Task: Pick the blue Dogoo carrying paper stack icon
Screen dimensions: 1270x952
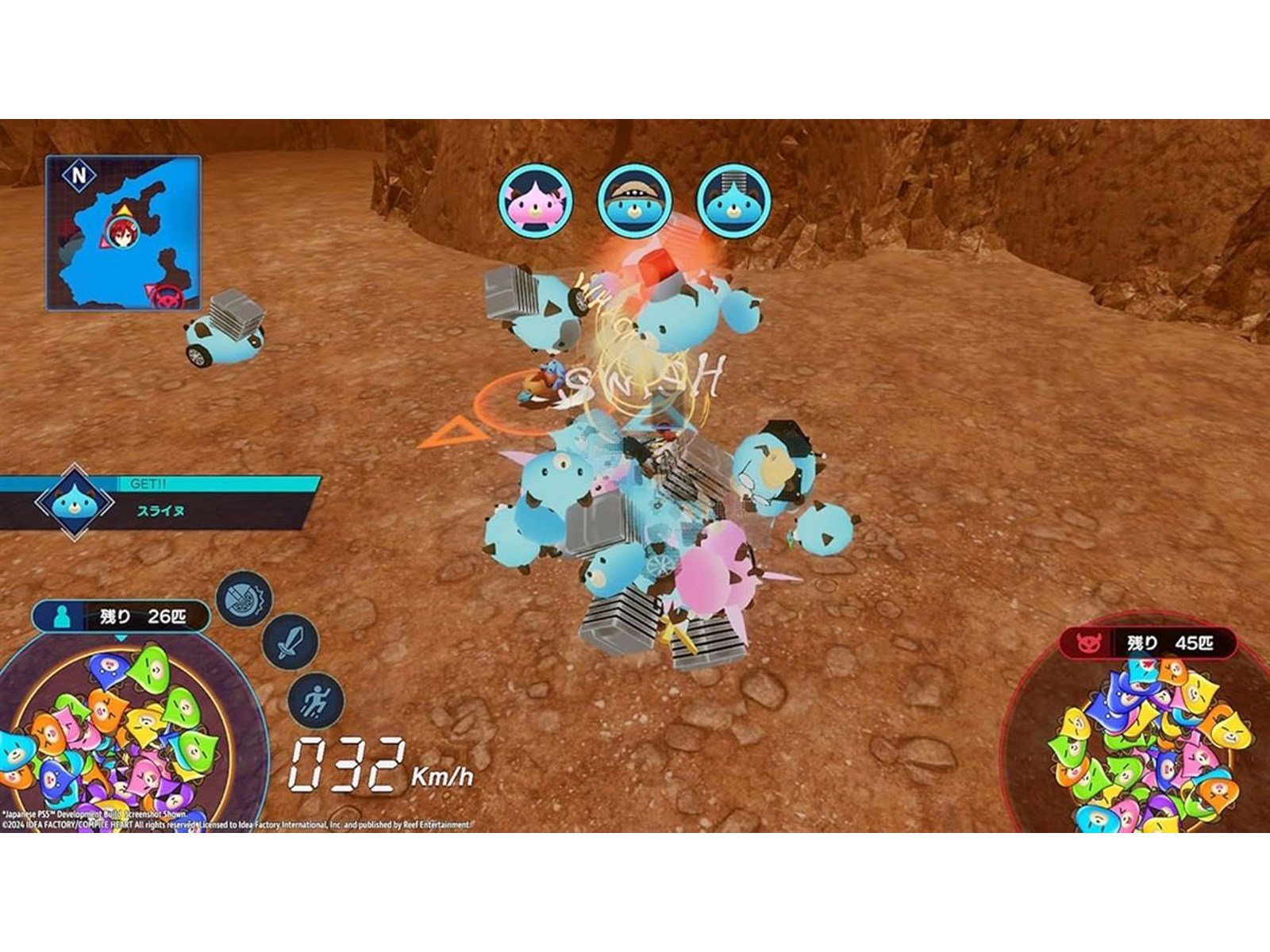Action: [x=733, y=201]
